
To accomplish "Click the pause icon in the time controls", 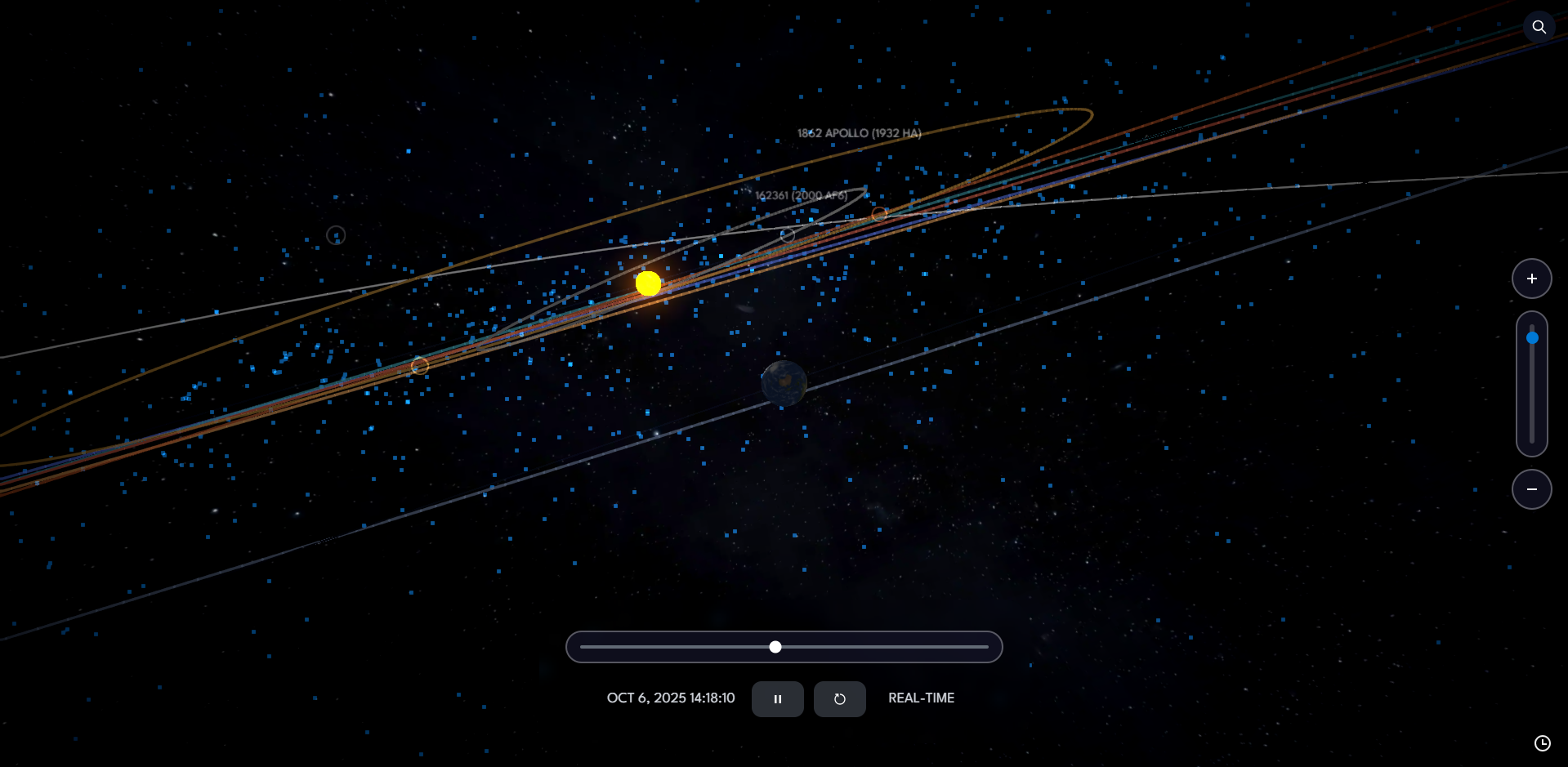I will [777, 698].
